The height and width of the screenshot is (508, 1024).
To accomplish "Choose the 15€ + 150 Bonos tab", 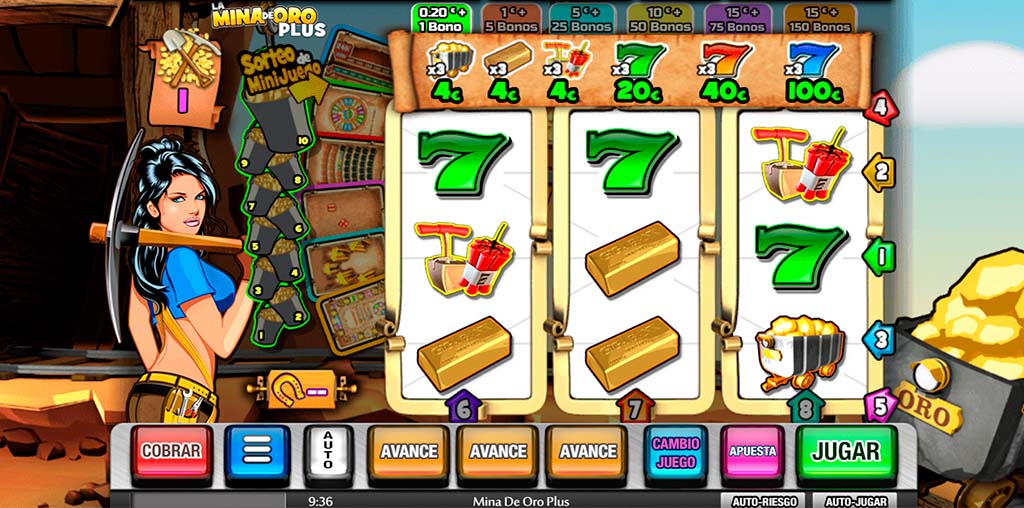I will pyautogui.click(x=818, y=19).
